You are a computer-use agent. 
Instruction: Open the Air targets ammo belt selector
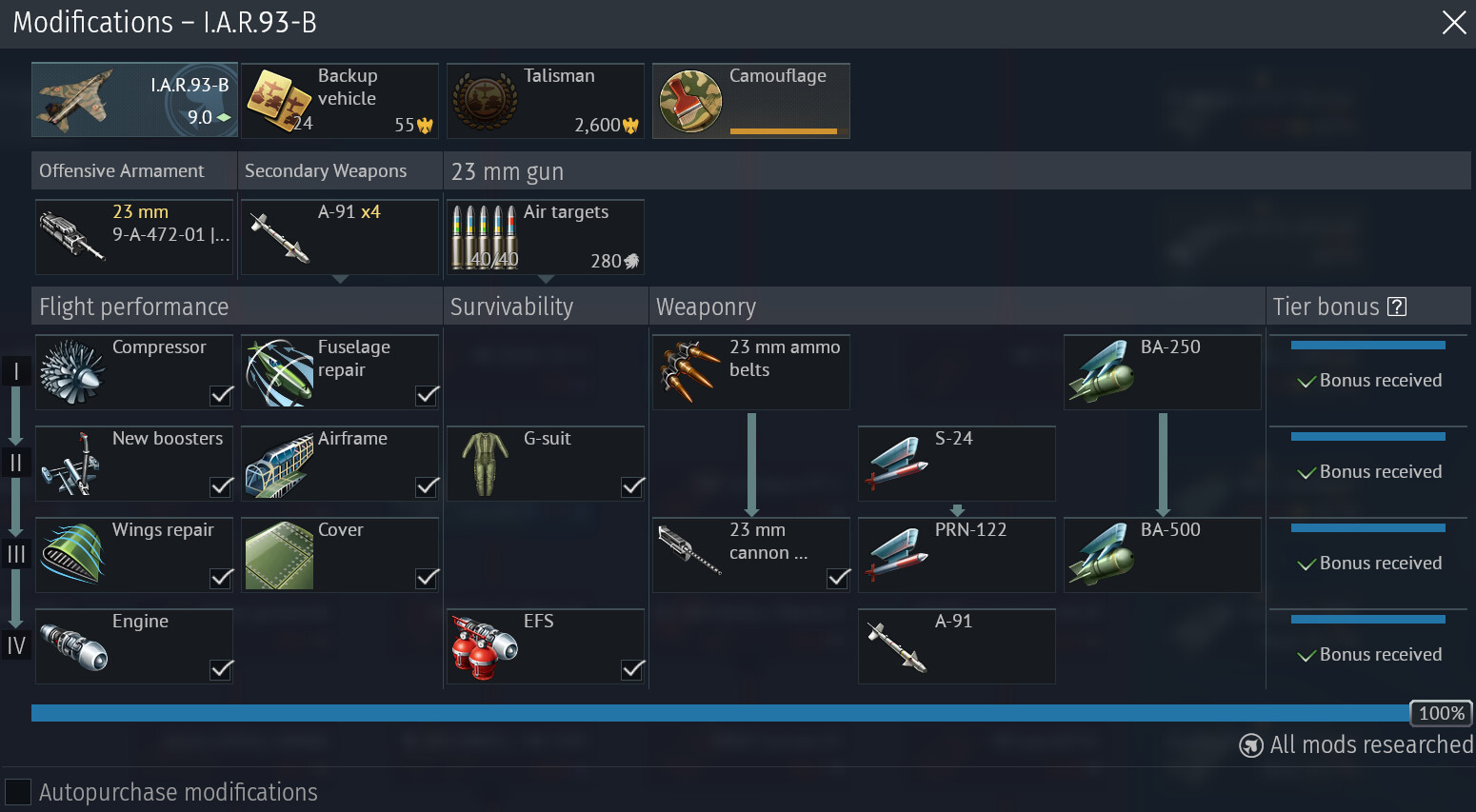[x=546, y=237]
